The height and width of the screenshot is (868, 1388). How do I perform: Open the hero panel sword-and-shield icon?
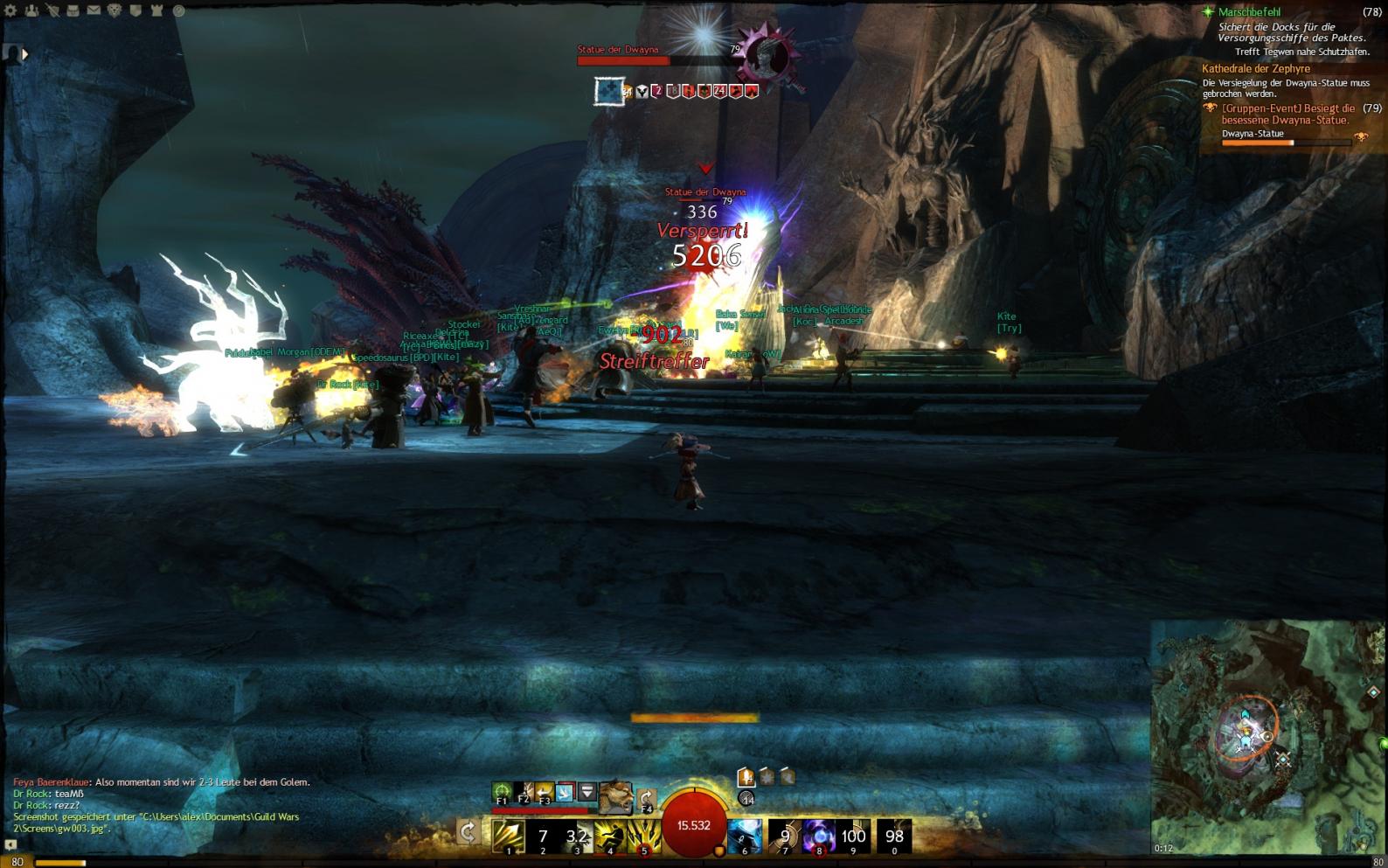[52, 10]
